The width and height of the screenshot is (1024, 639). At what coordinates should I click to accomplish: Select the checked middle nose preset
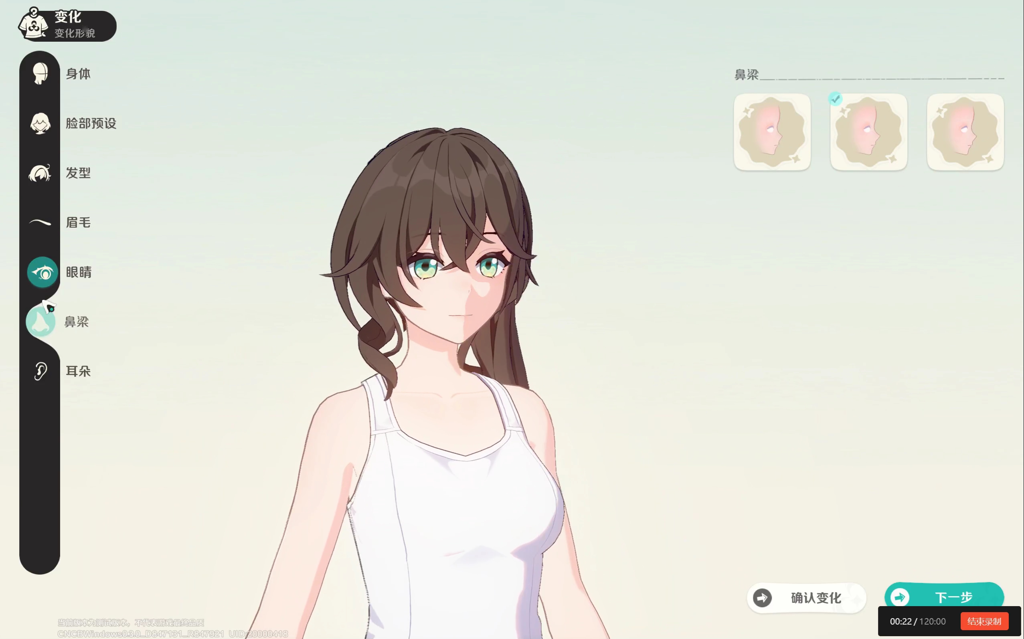click(x=868, y=132)
